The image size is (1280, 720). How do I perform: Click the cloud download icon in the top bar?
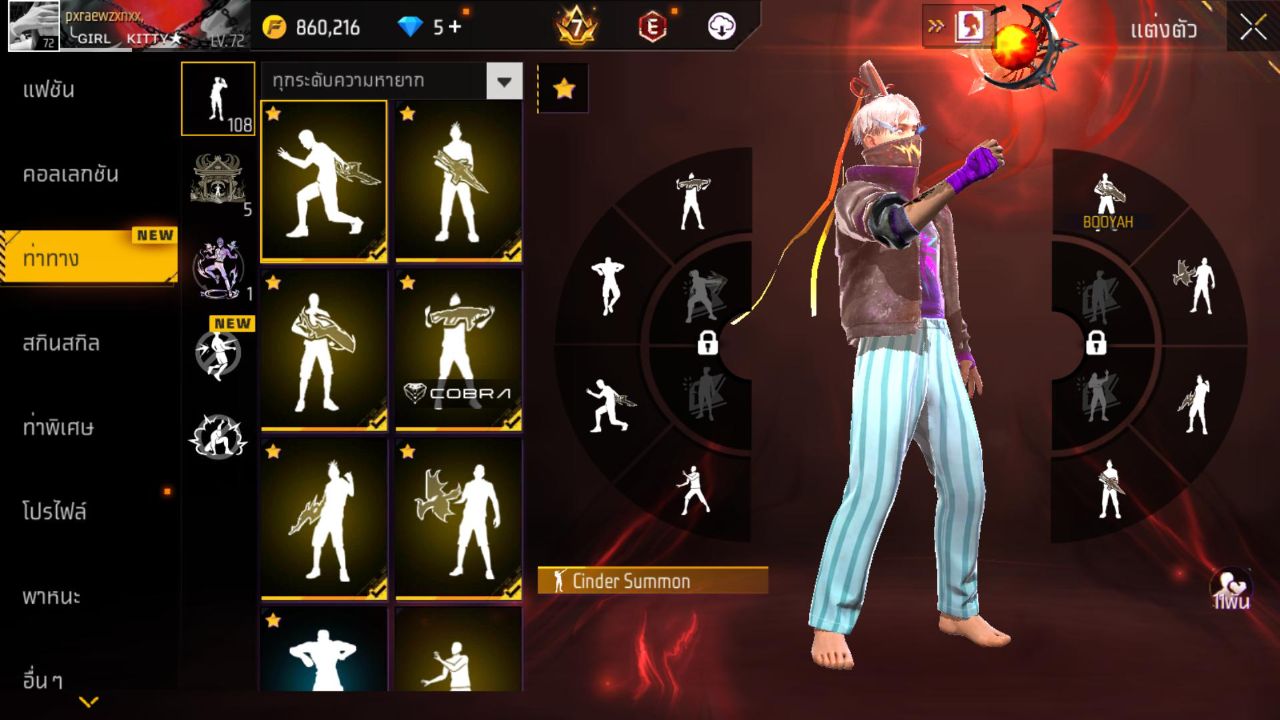pos(722,27)
